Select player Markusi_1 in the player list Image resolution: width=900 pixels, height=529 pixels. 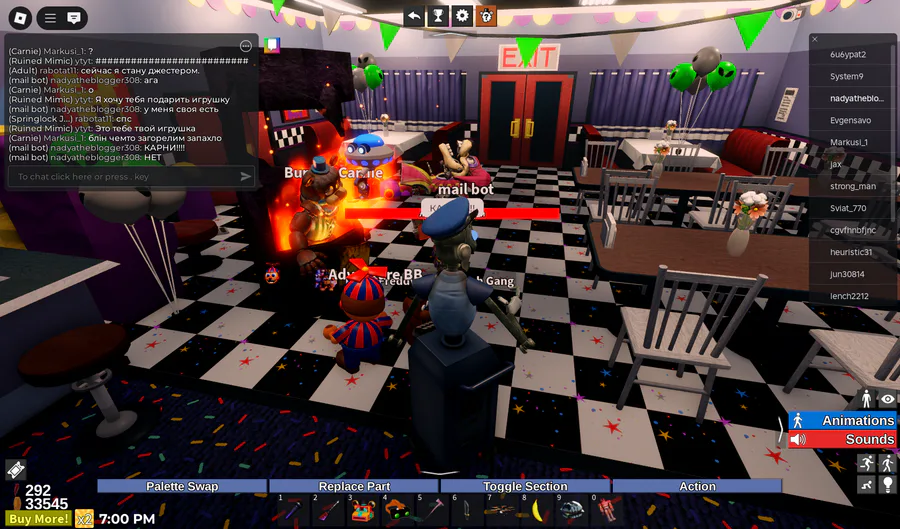tap(850, 142)
